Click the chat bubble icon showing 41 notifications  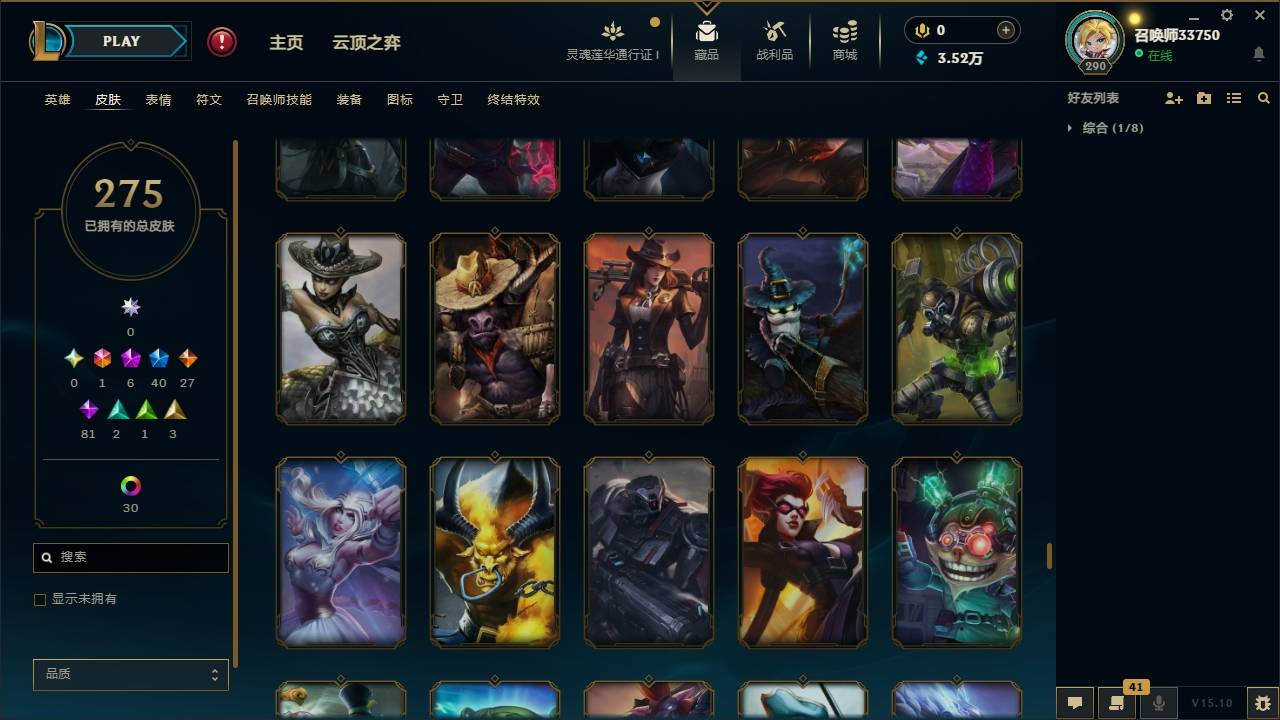point(1114,701)
